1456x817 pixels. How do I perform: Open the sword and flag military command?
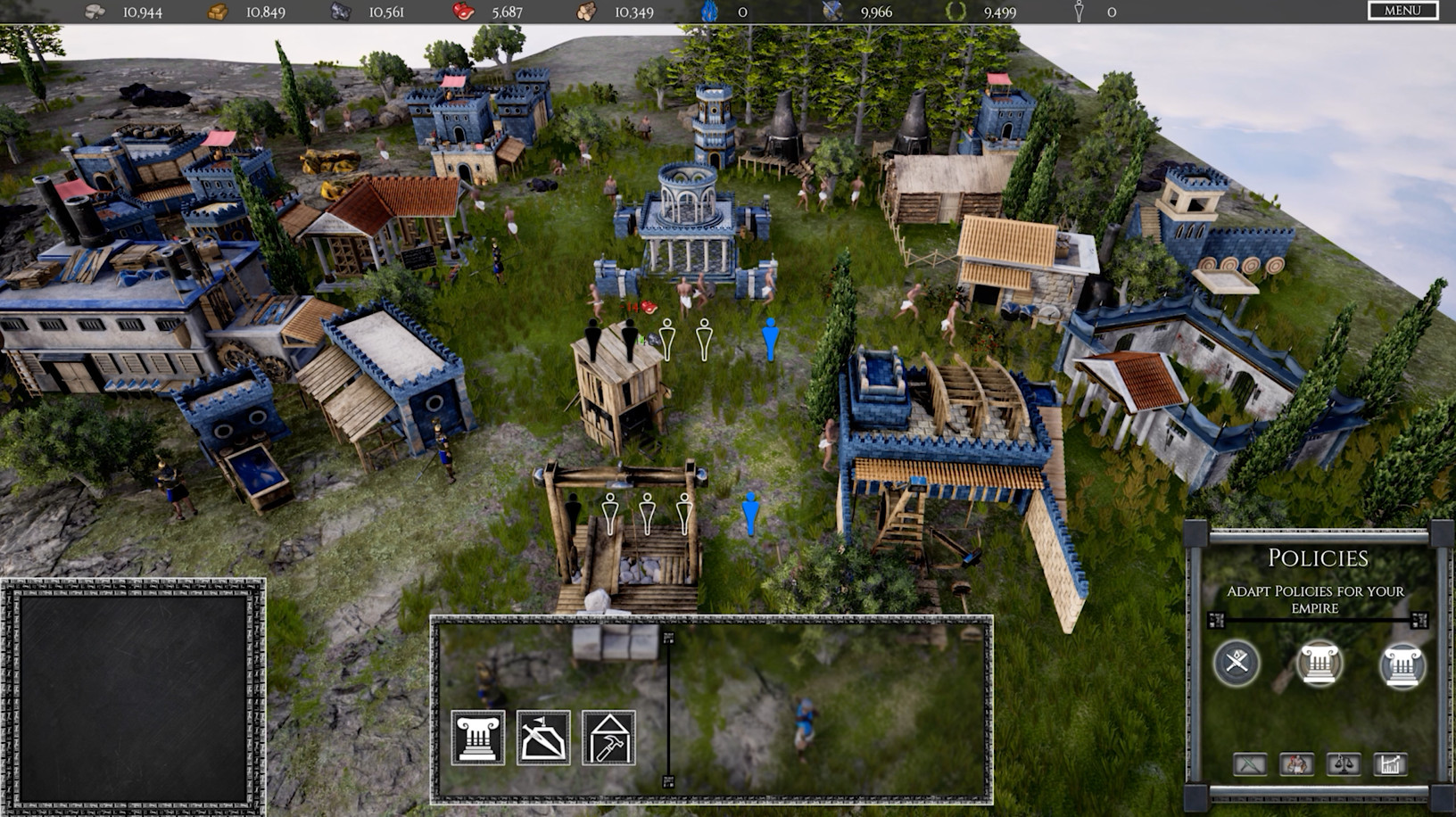(543, 738)
